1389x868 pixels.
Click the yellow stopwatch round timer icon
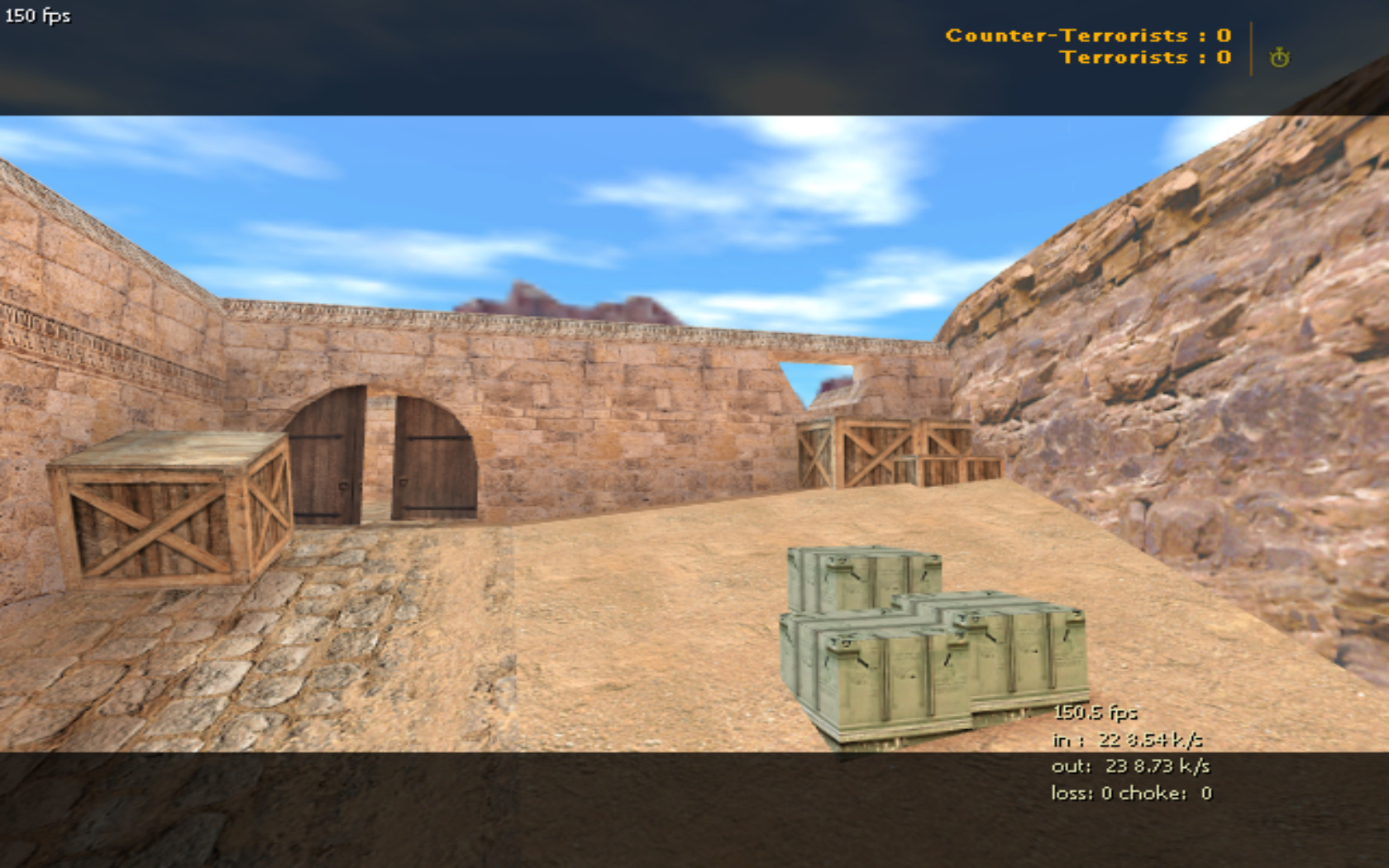pos(1279,58)
